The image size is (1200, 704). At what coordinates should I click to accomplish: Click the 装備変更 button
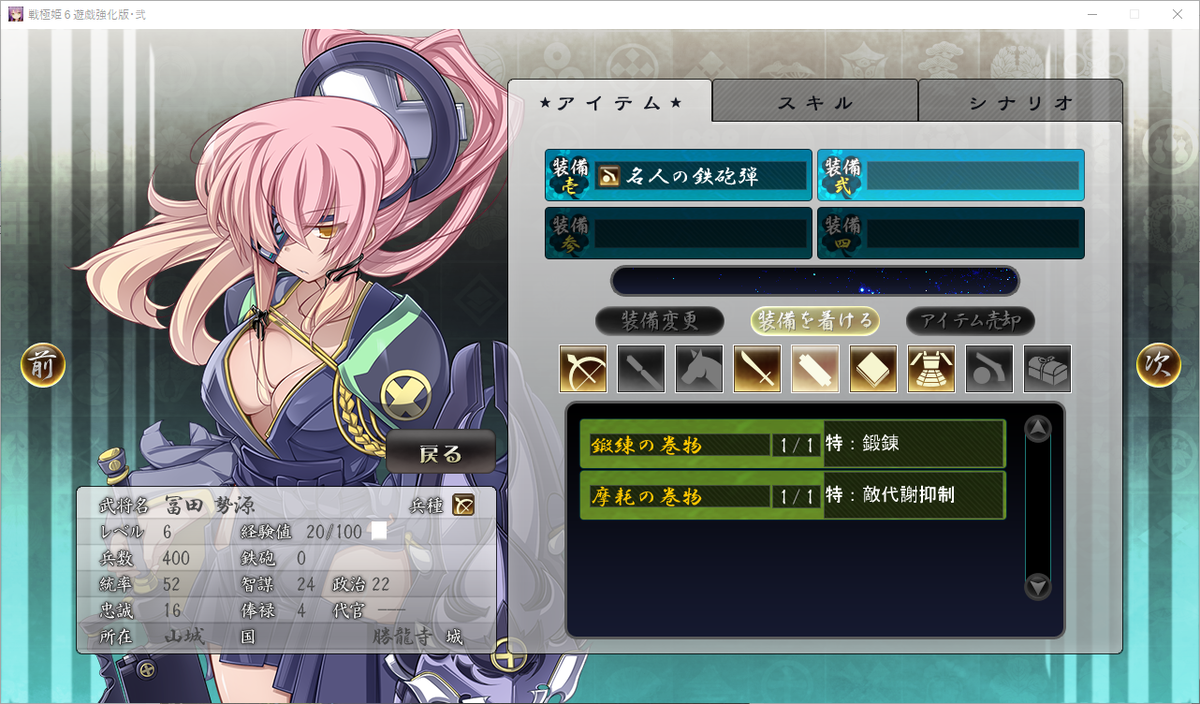659,321
